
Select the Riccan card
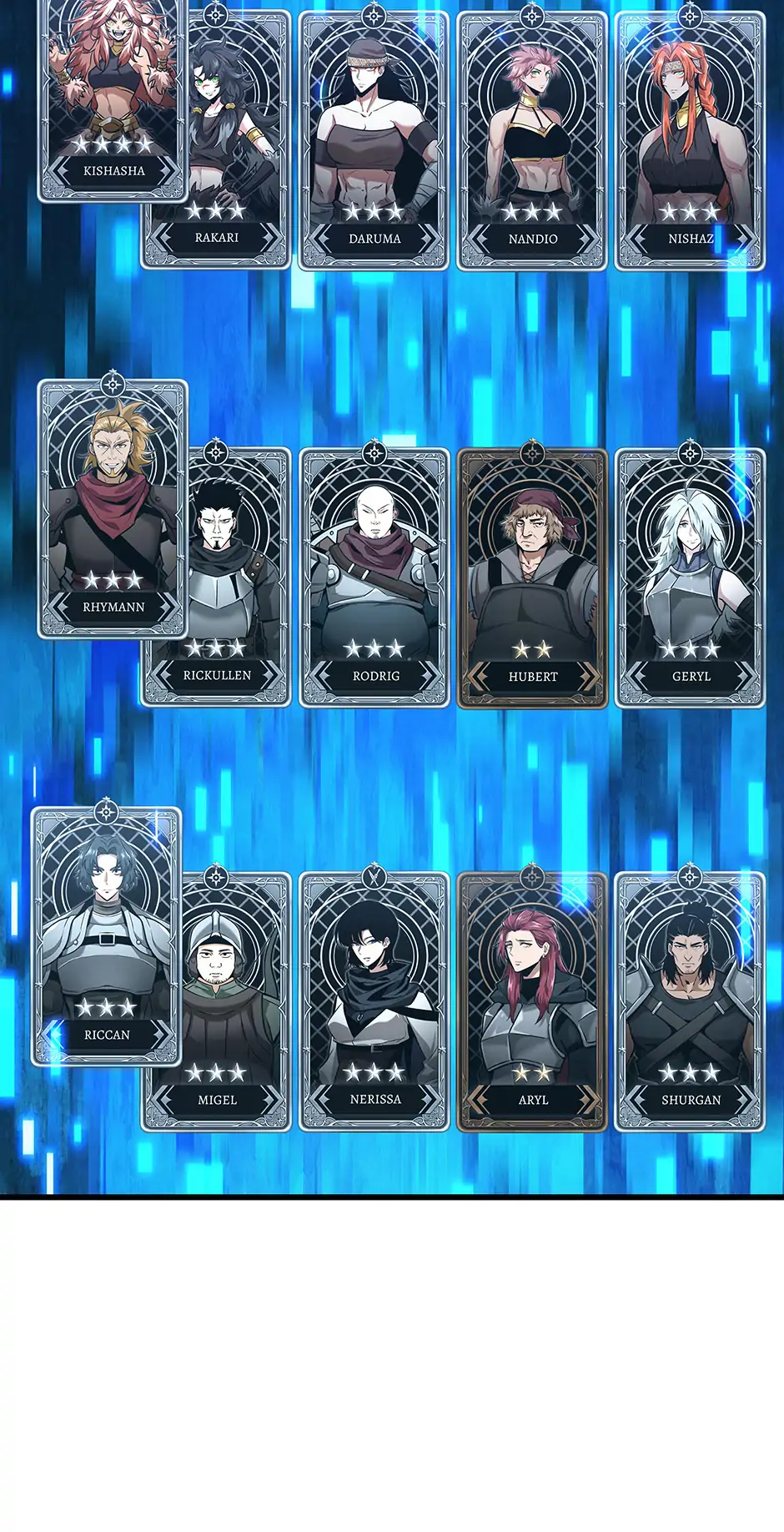[106, 936]
